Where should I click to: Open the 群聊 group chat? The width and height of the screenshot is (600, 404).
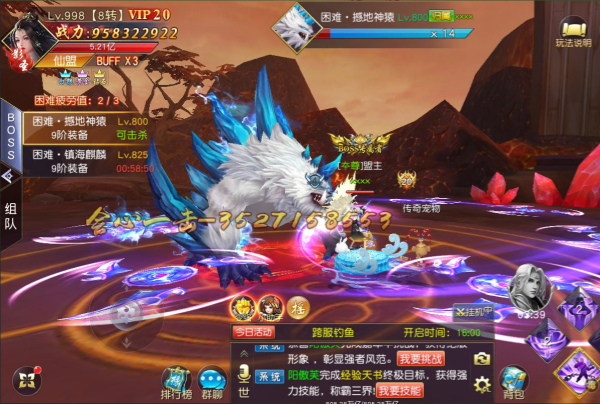[x=211, y=379]
